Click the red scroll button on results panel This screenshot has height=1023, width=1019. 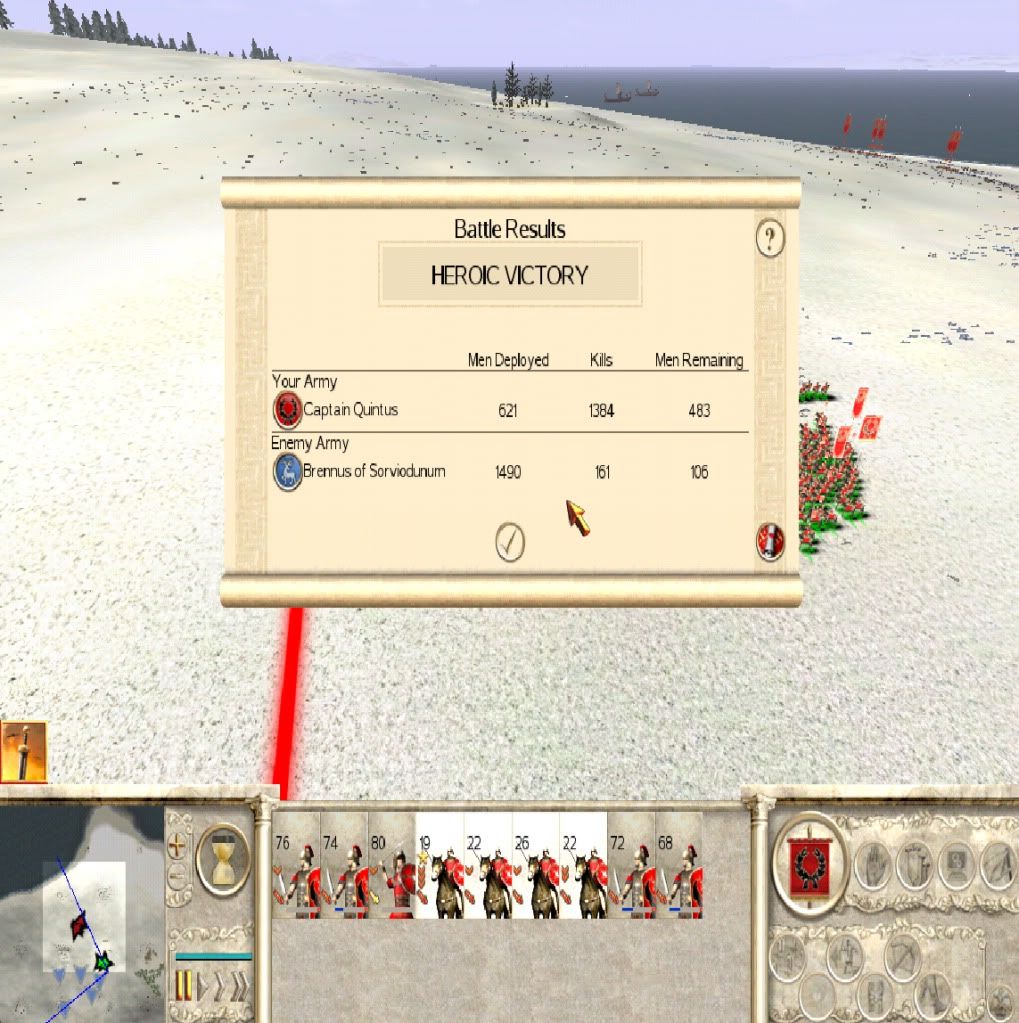point(770,542)
